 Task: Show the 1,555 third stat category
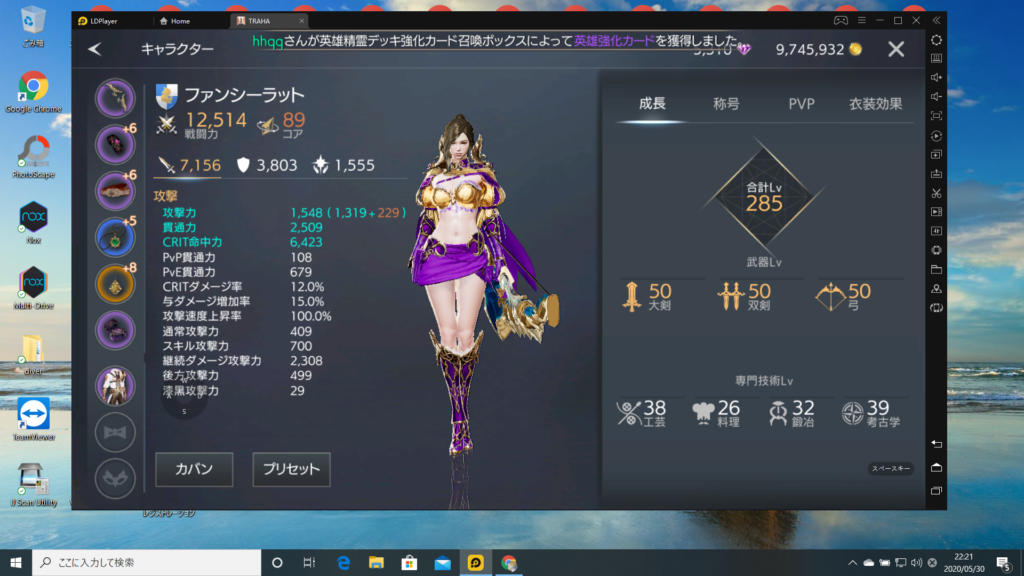343,165
